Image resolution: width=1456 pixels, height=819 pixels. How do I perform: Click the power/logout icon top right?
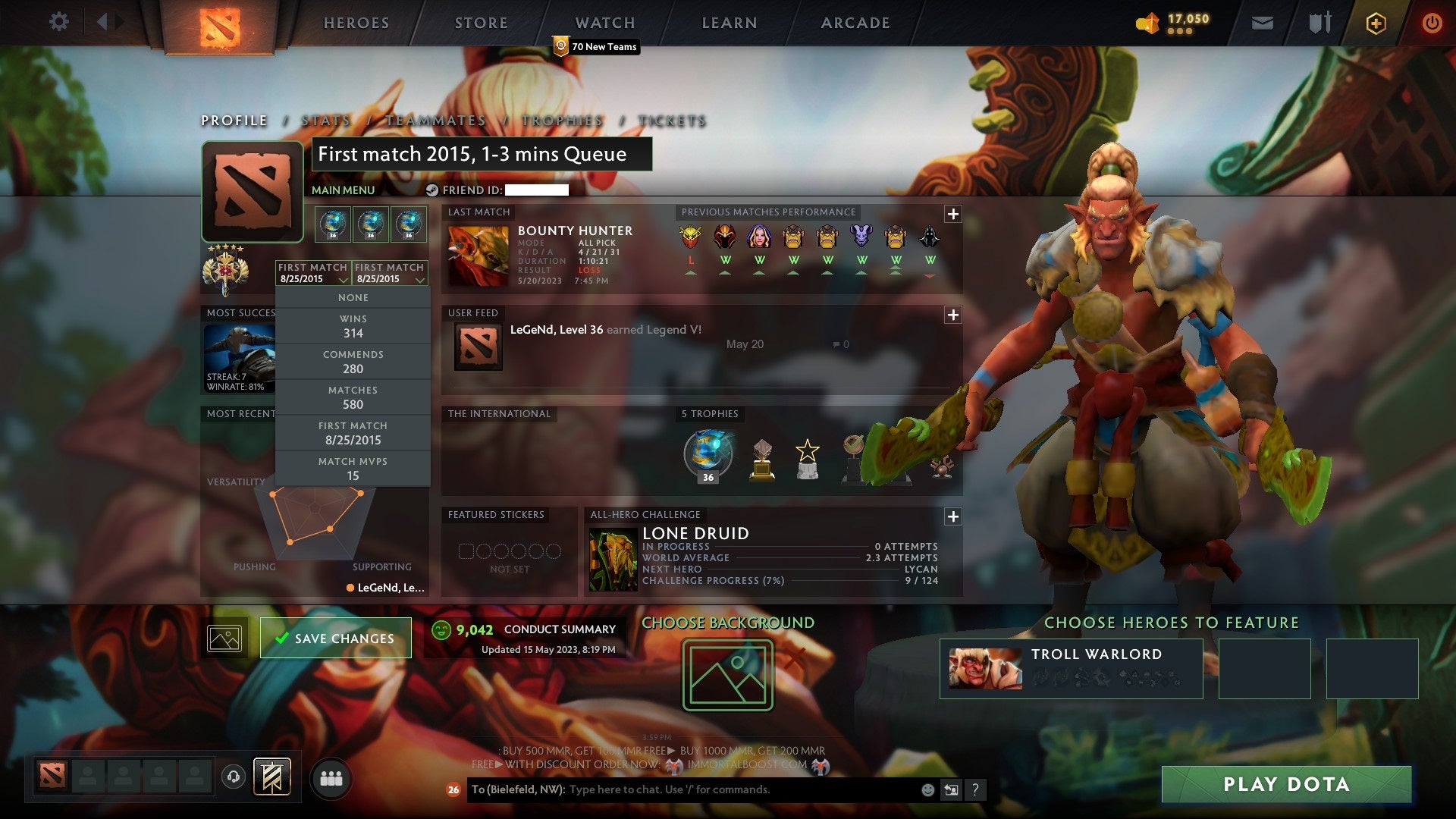click(1432, 23)
